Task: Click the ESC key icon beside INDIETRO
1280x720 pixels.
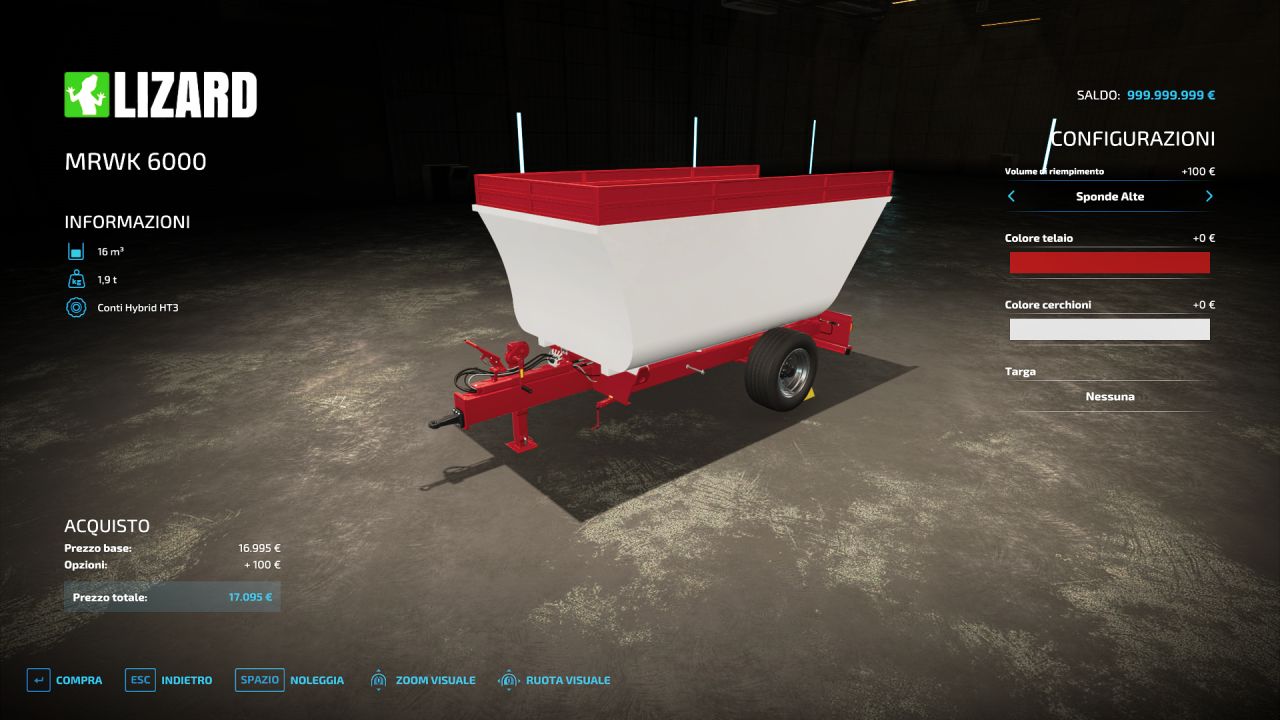Action: (x=139, y=679)
